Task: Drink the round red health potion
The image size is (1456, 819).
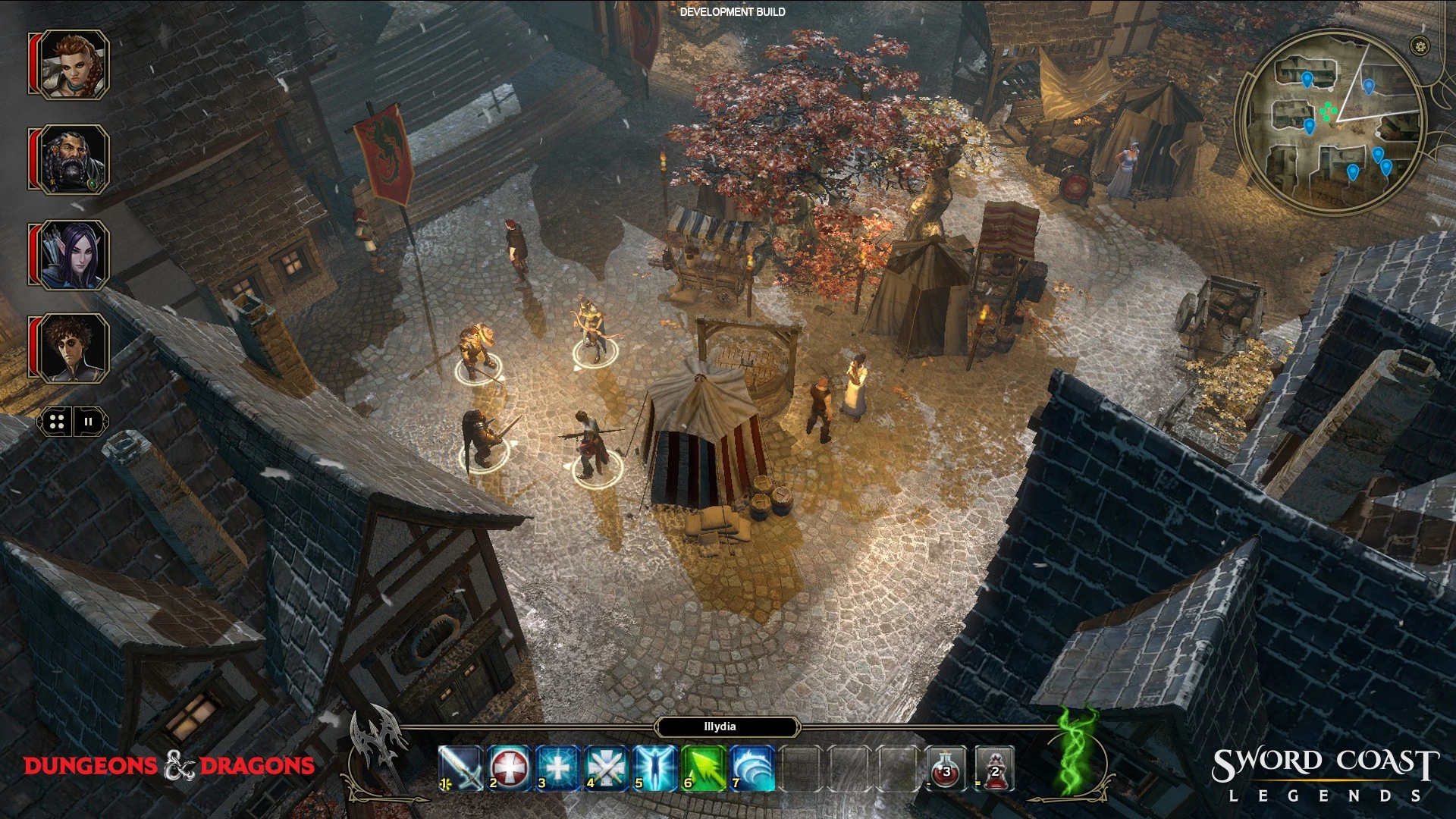Action: click(946, 768)
